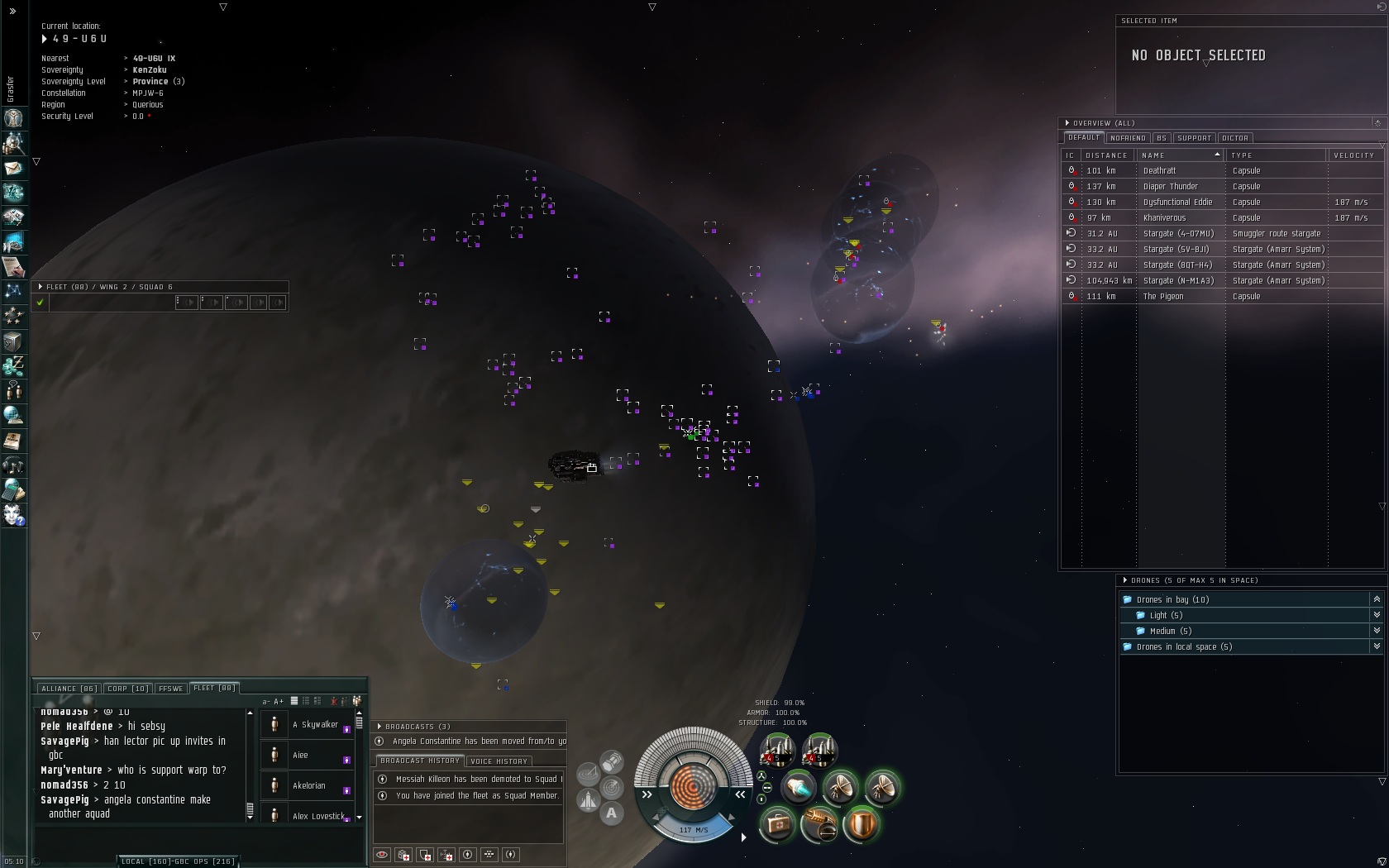
Task: Switch to the Alliance chat tab
Action: coord(69,689)
